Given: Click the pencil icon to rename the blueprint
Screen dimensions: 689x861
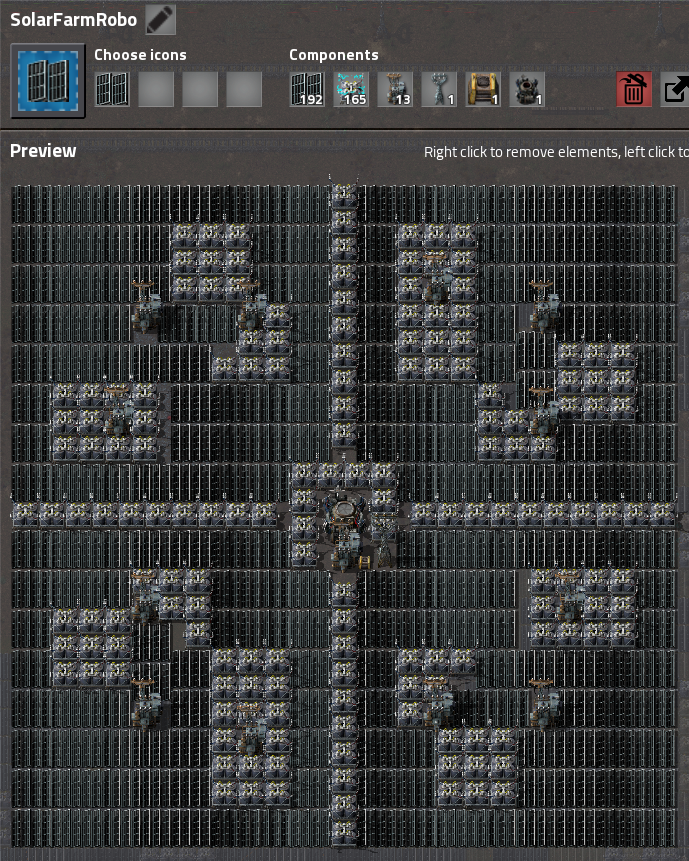Looking at the screenshot, I should (160, 19).
